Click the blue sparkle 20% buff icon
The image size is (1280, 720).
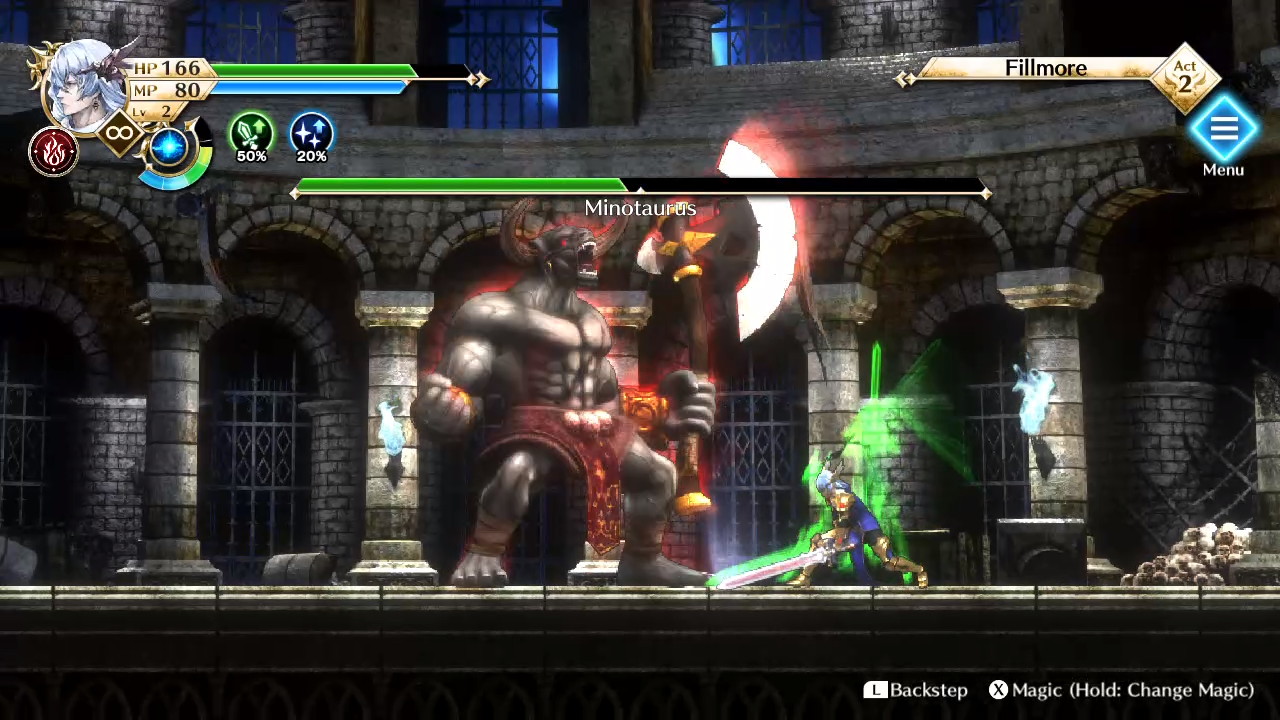tap(313, 133)
